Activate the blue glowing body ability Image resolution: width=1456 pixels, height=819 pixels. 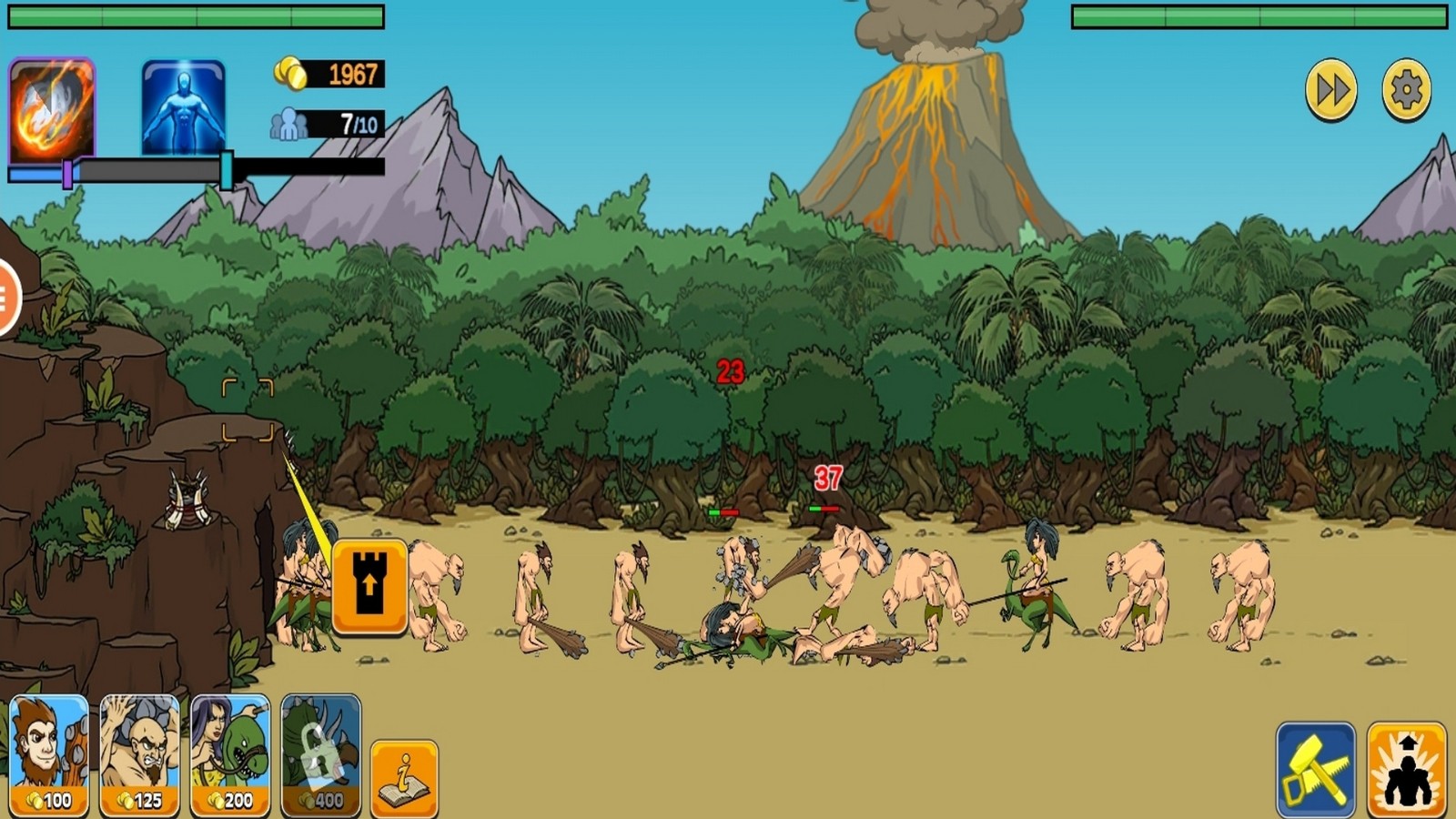[183, 108]
